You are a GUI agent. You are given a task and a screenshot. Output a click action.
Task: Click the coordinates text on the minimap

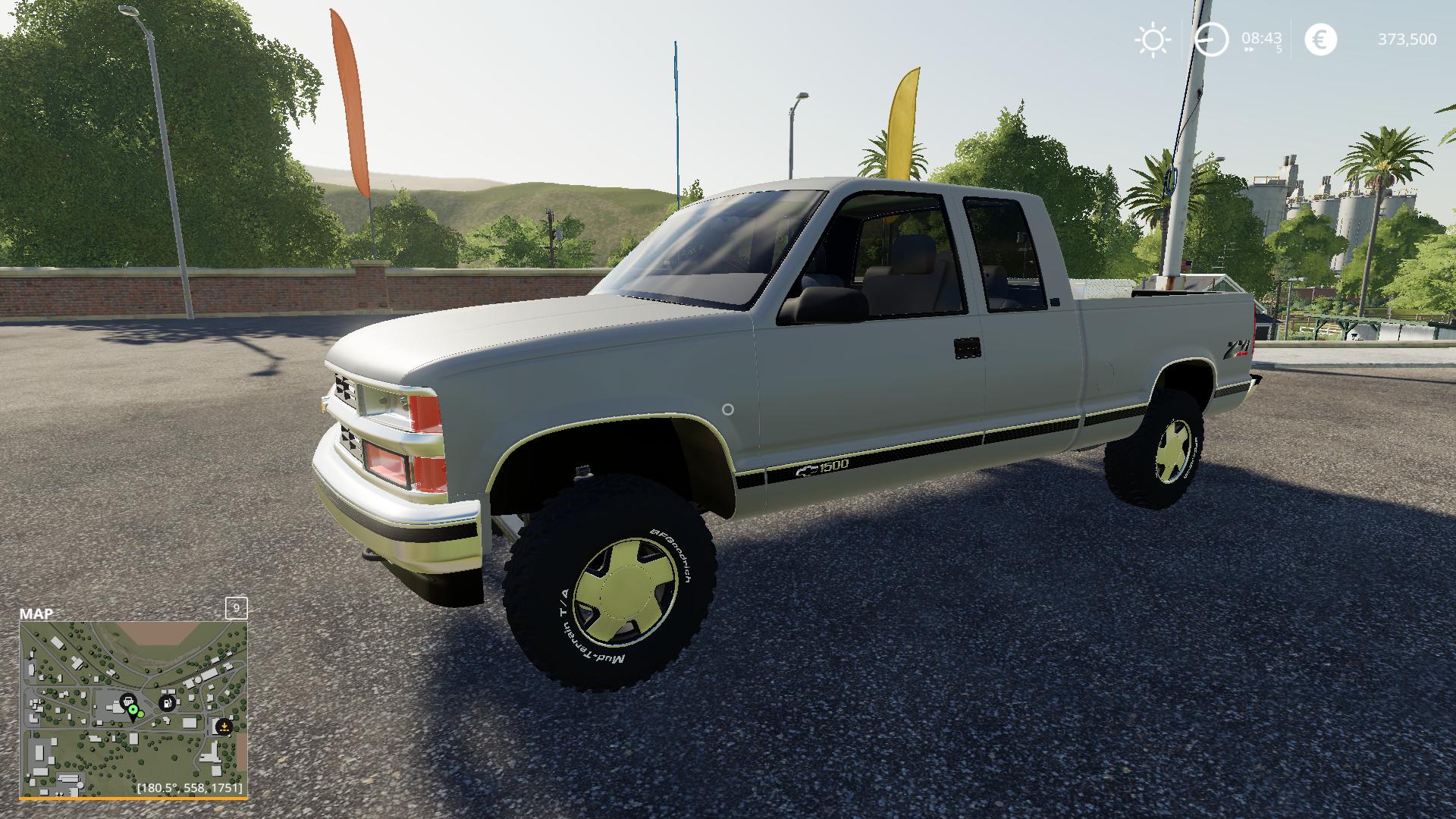[x=190, y=788]
